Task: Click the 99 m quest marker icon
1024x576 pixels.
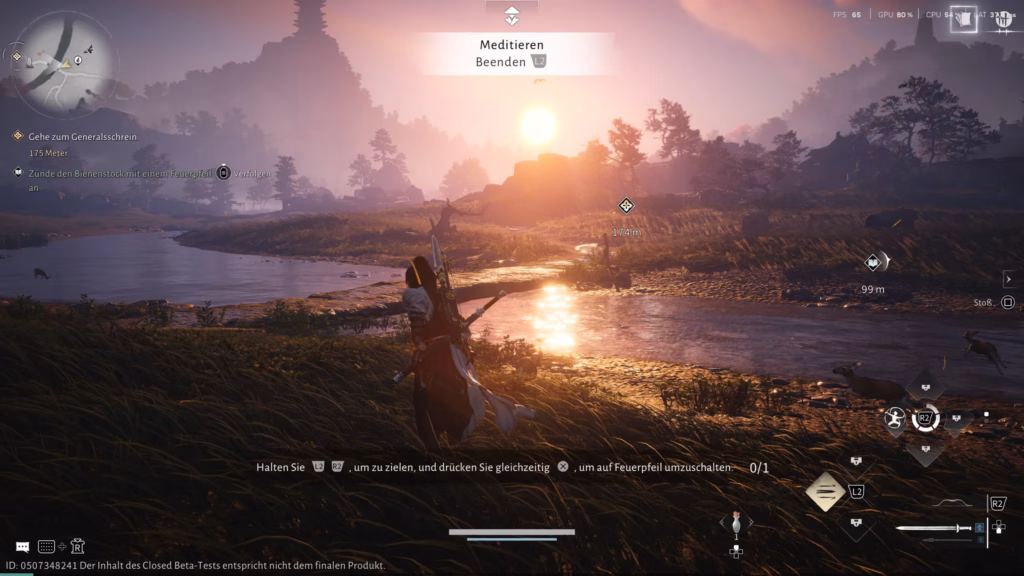Action: coord(873,263)
